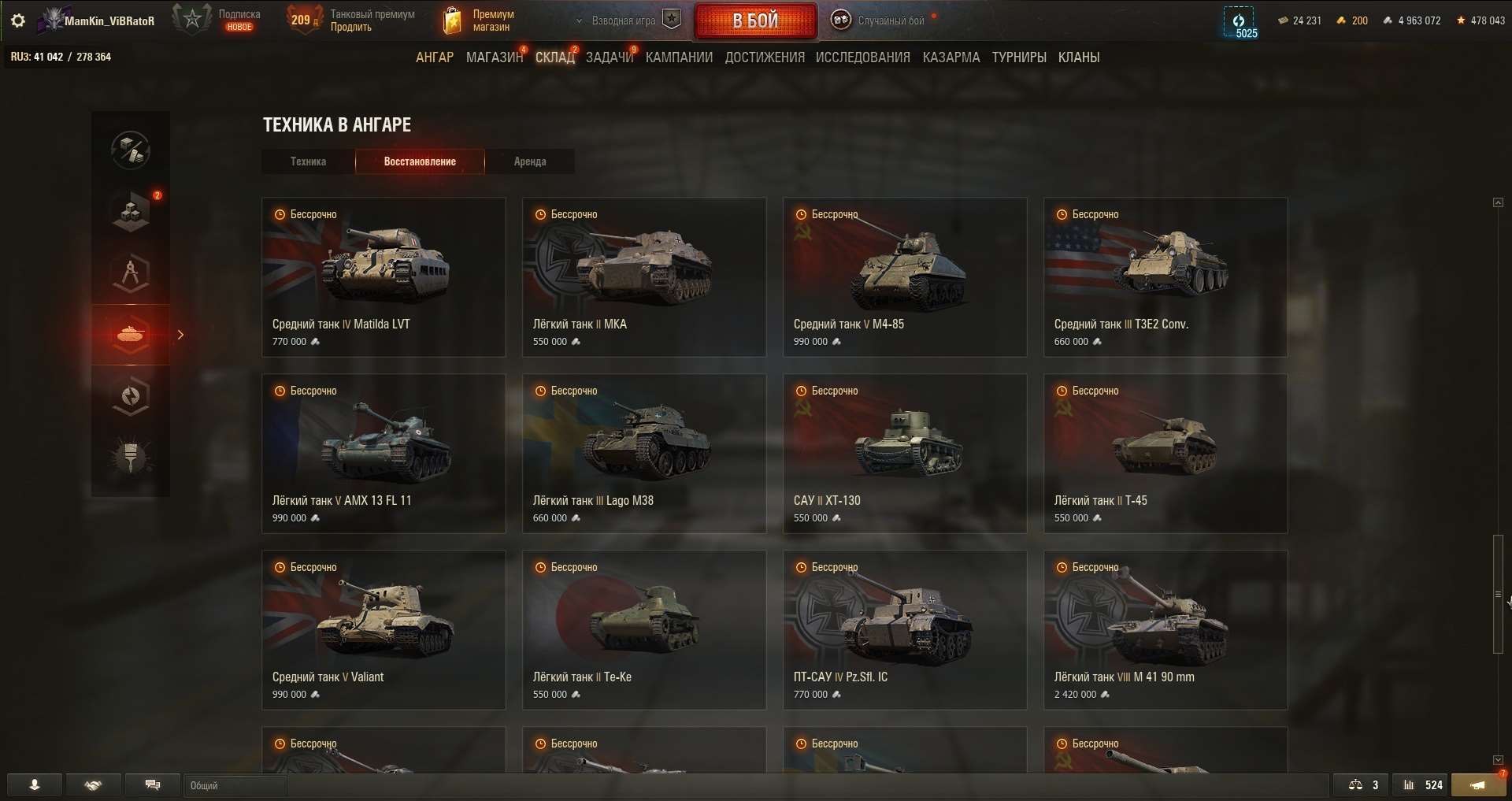Open the vehicles section in depot sidebar

[130, 335]
